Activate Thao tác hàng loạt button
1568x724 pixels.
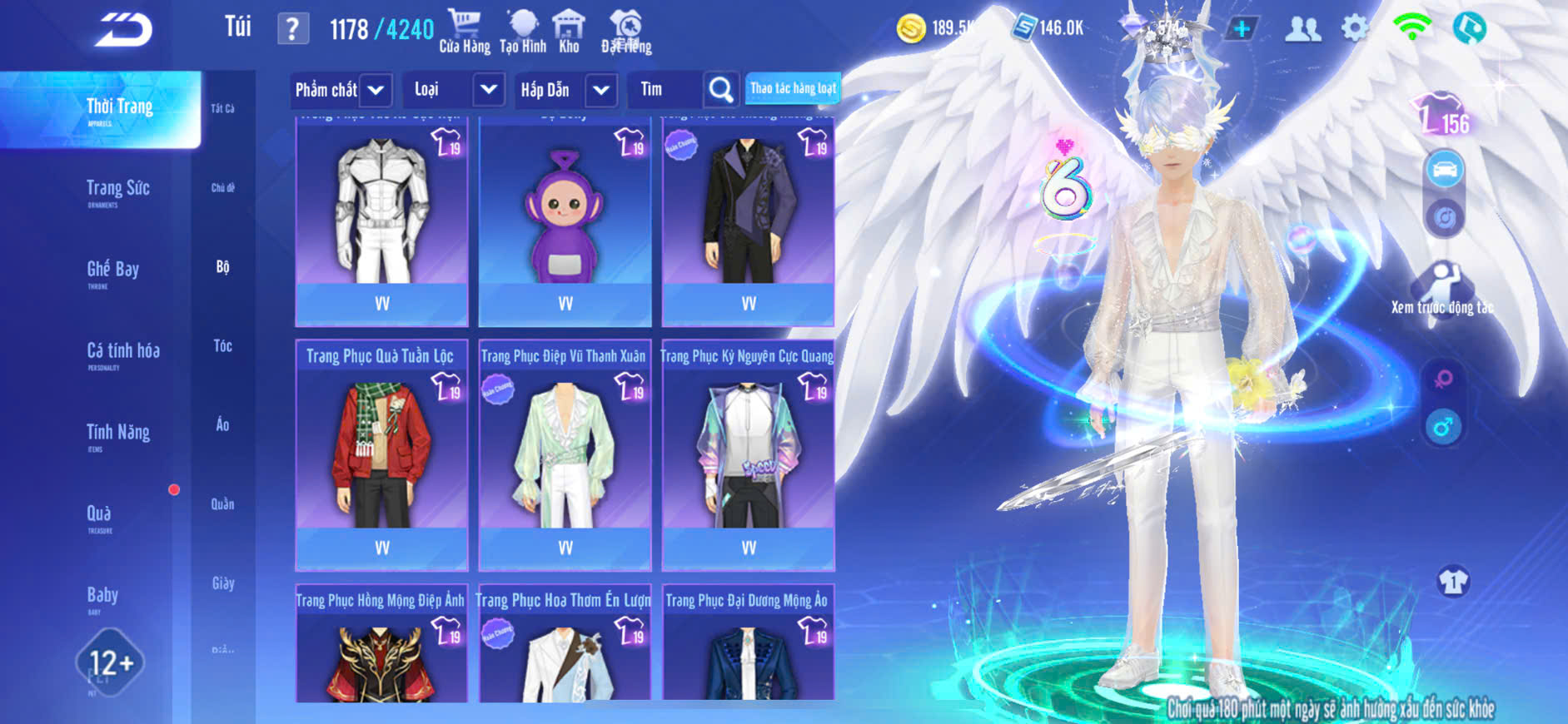click(x=792, y=88)
